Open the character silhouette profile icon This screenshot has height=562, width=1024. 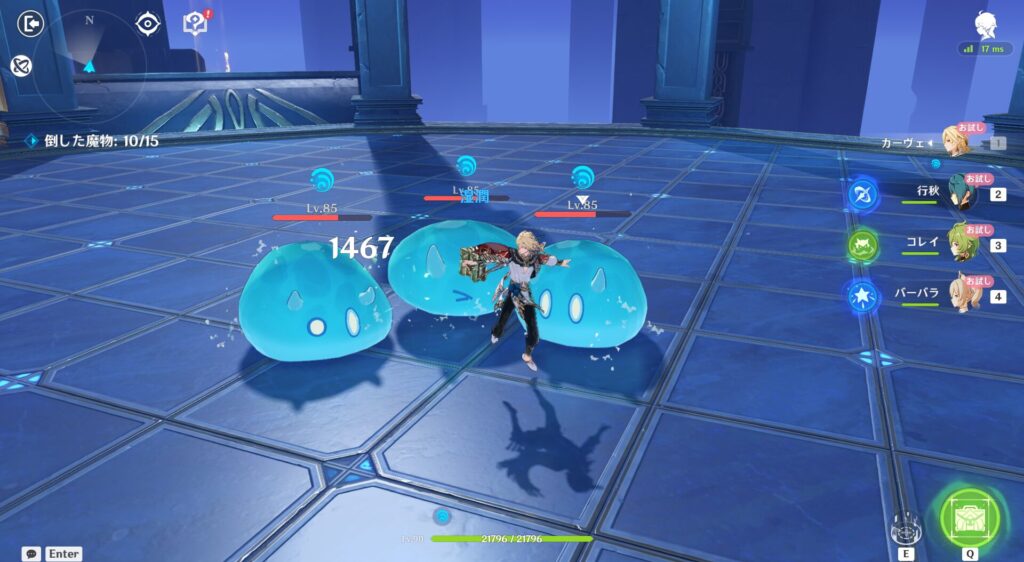click(x=984, y=25)
